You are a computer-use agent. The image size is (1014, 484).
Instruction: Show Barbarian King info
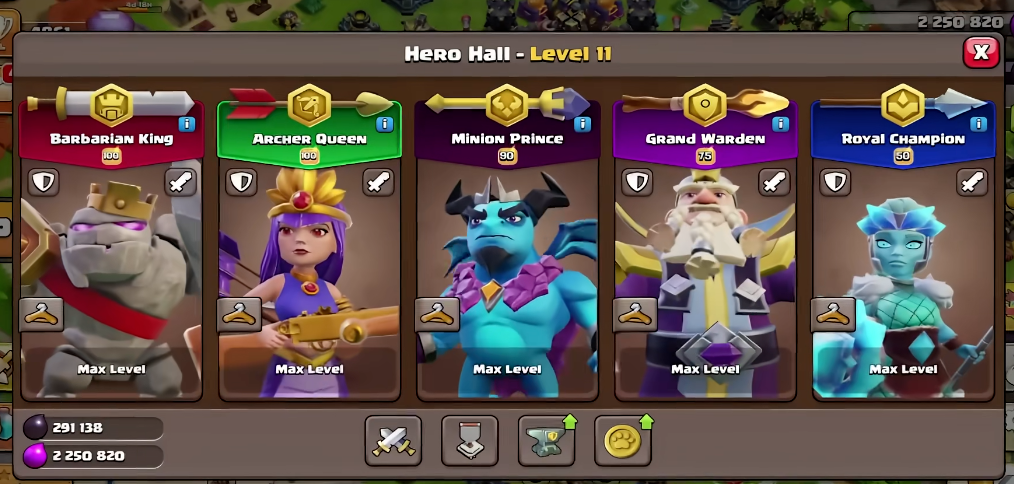[x=187, y=124]
